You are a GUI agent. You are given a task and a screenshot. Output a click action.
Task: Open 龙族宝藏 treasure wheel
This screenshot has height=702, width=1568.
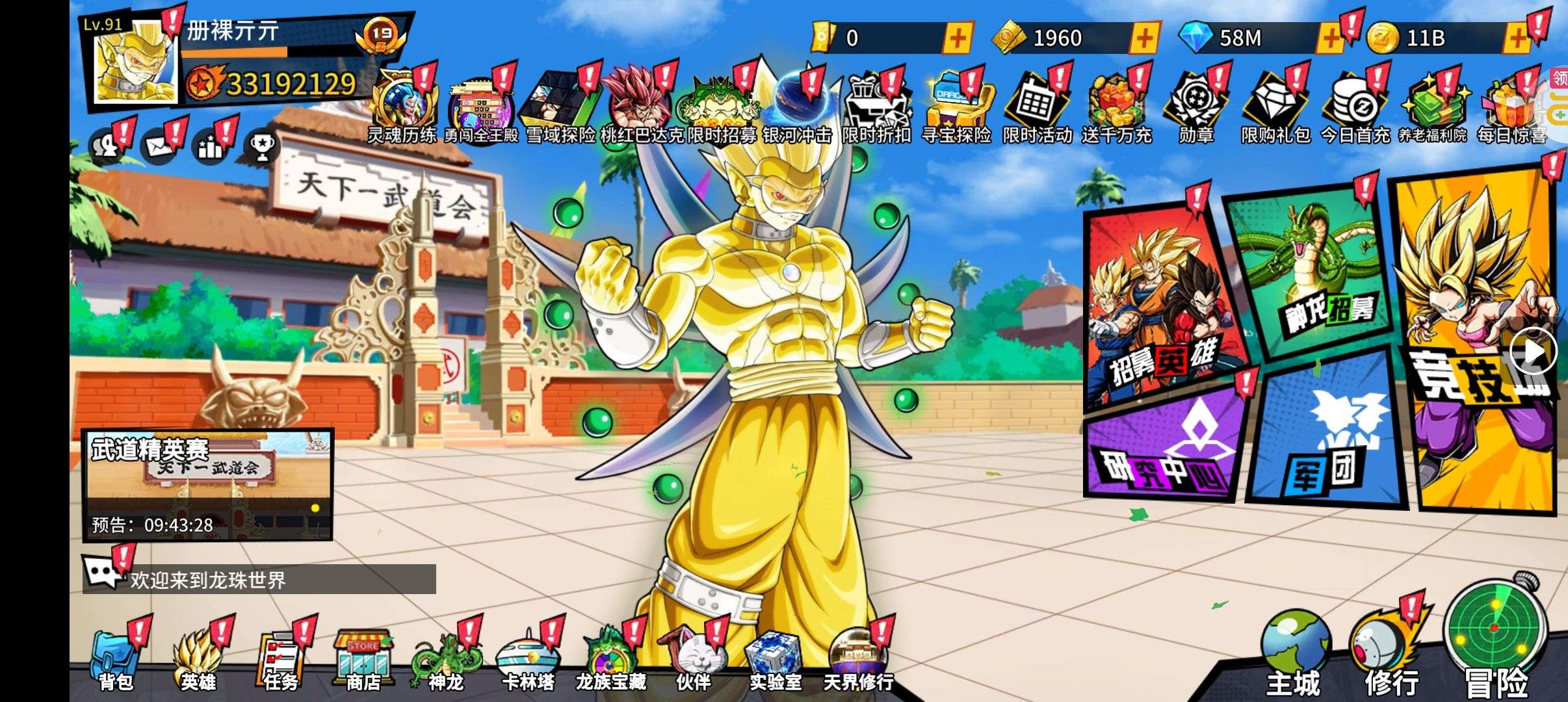click(610, 660)
